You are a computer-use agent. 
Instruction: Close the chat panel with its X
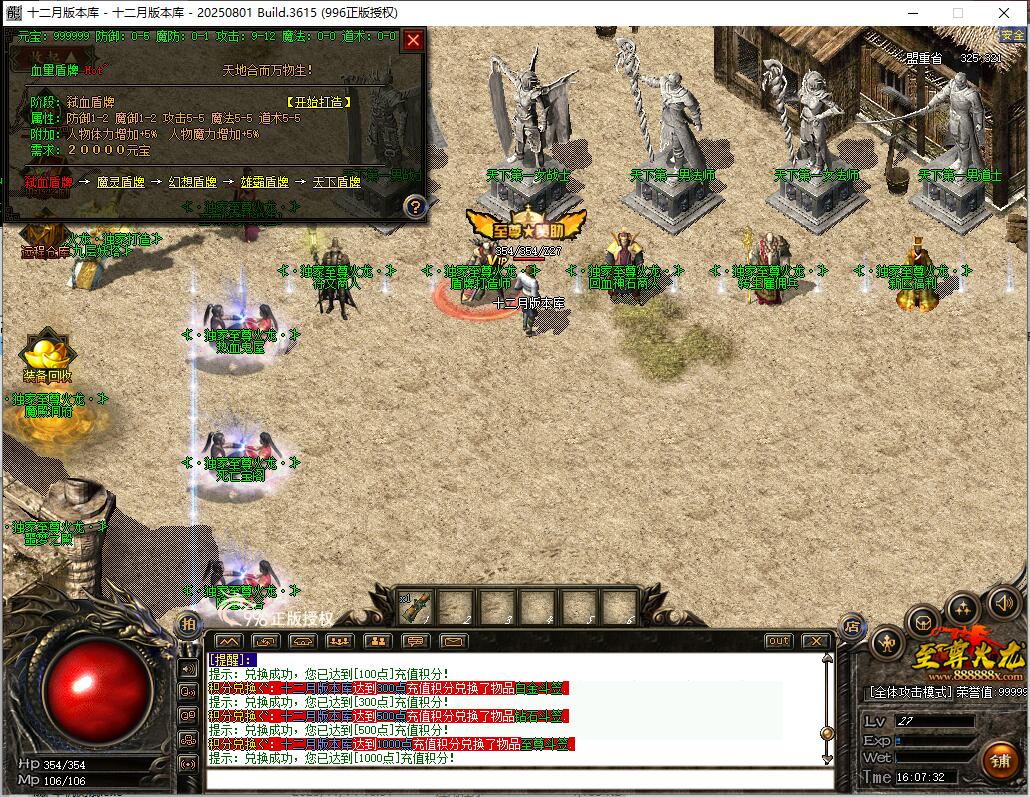click(816, 641)
